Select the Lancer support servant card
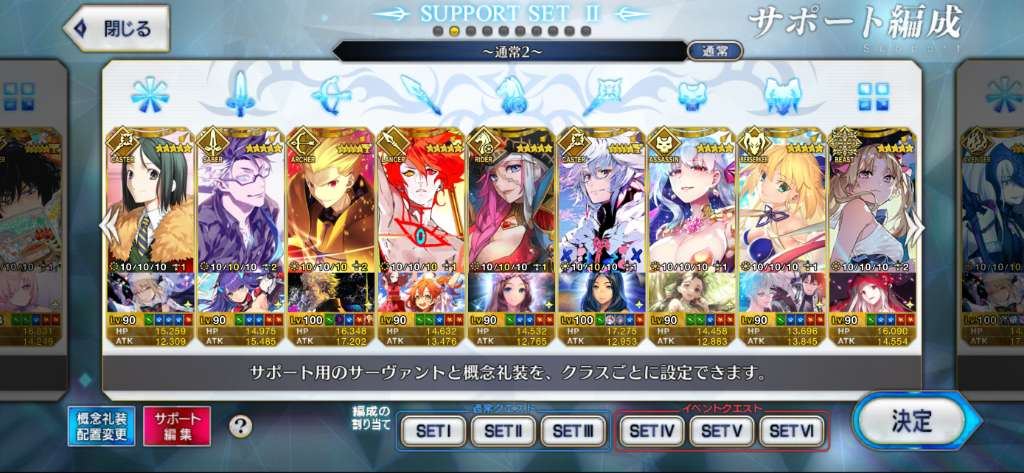 click(x=421, y=200)
